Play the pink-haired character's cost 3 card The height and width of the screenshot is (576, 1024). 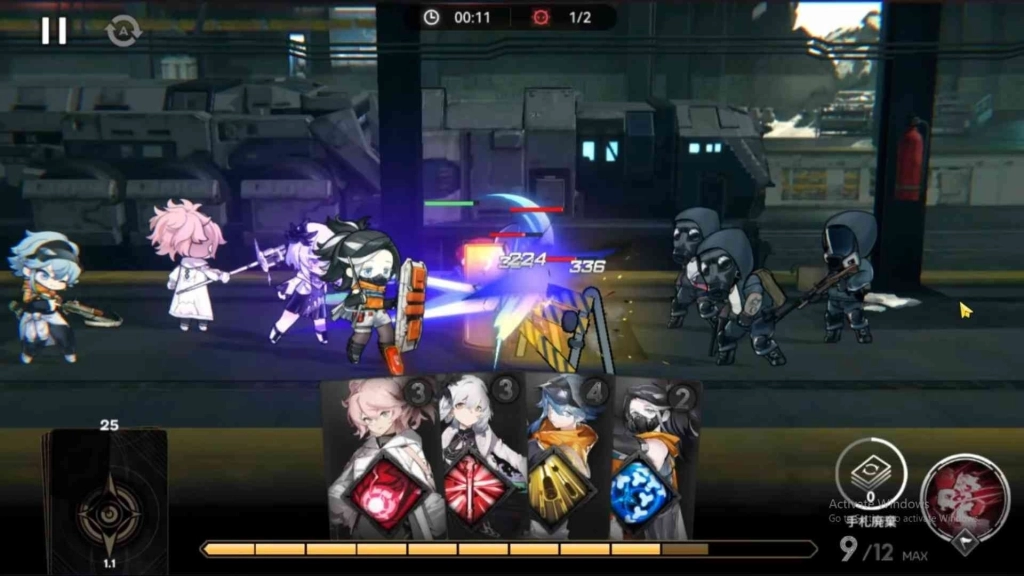coord(382,462)
